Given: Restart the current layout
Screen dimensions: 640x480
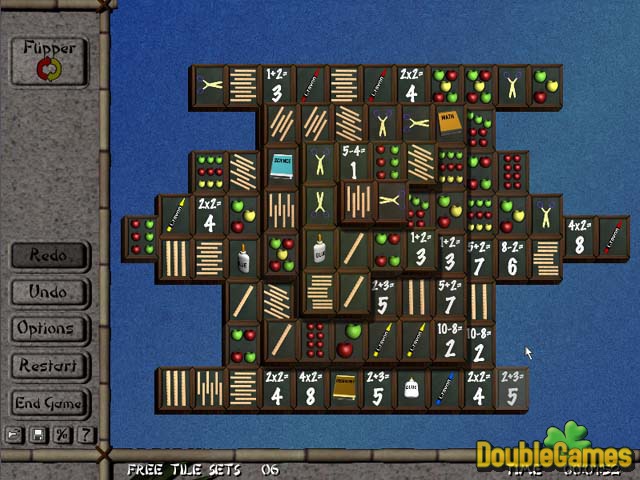Looking at the screenshot, I should (49, 365).
